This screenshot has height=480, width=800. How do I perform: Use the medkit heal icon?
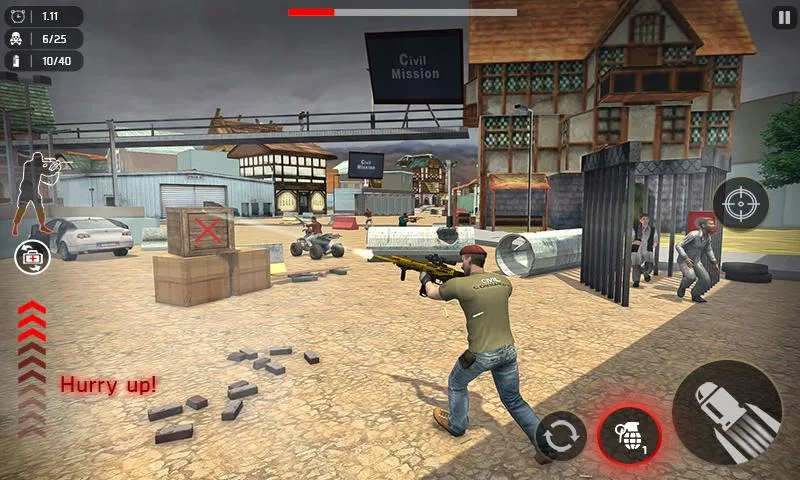pyautogui.click(x=32, y=257)
